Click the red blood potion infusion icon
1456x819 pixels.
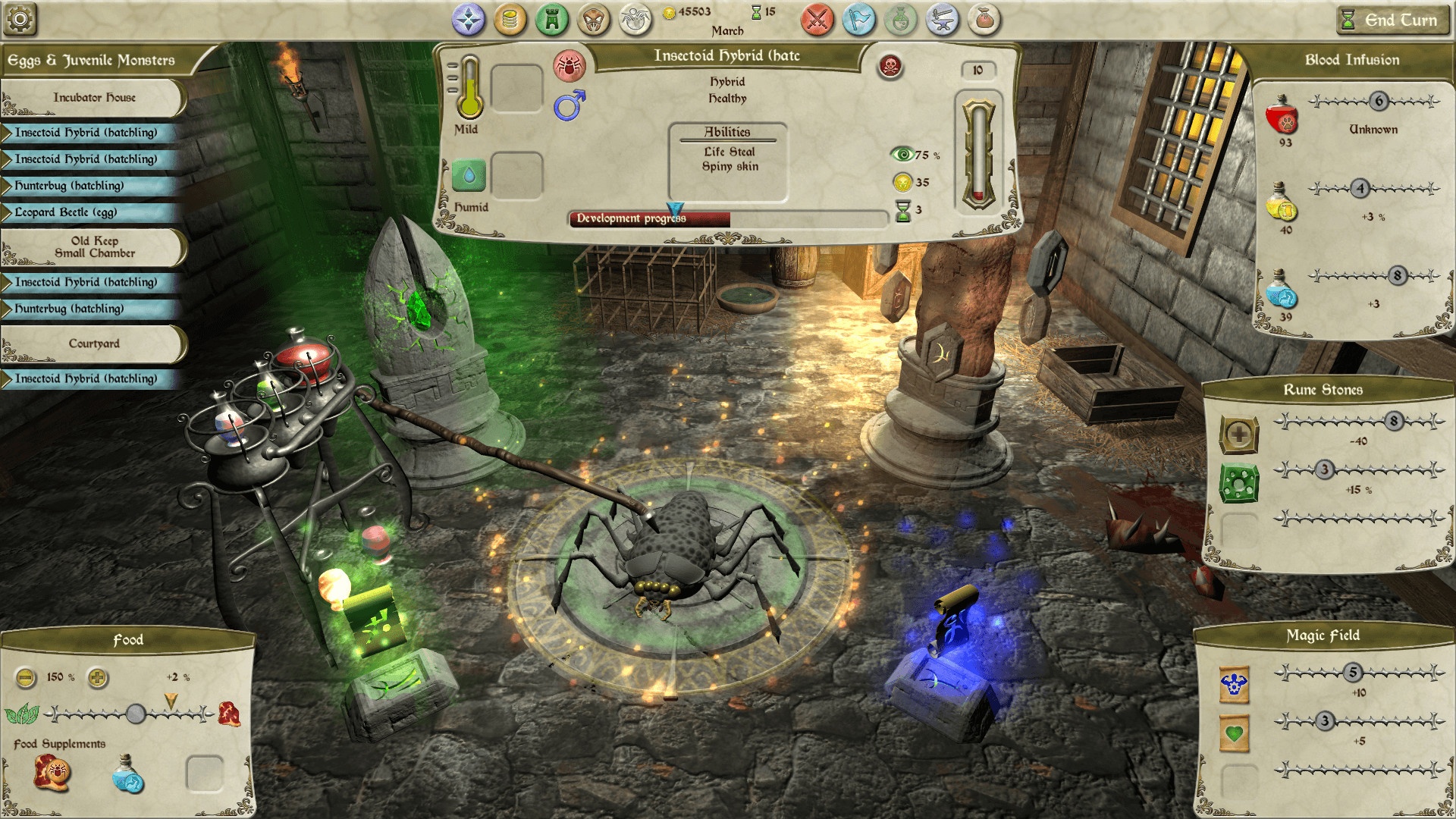tap(1282, 115)
